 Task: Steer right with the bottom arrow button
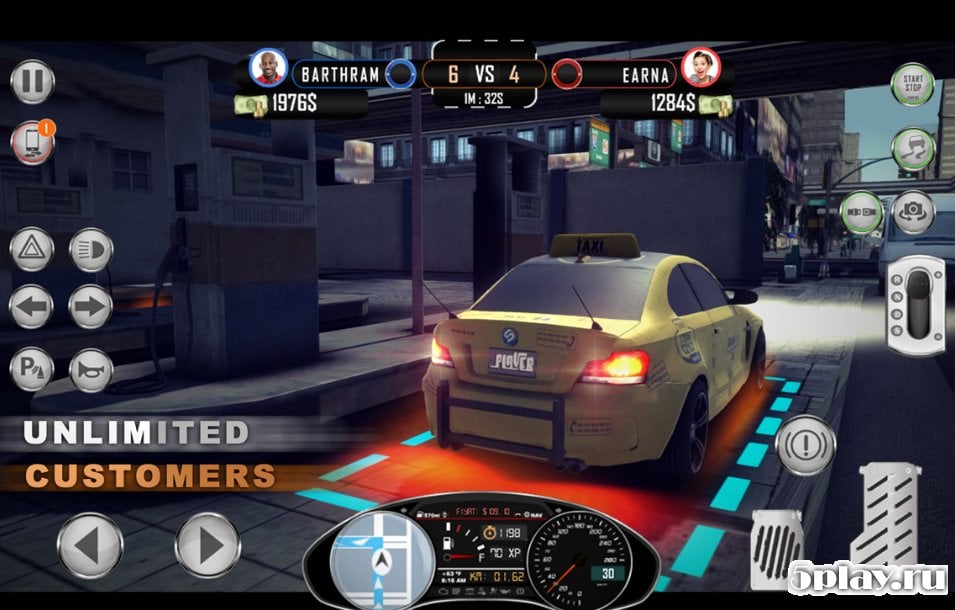[208, 546]
